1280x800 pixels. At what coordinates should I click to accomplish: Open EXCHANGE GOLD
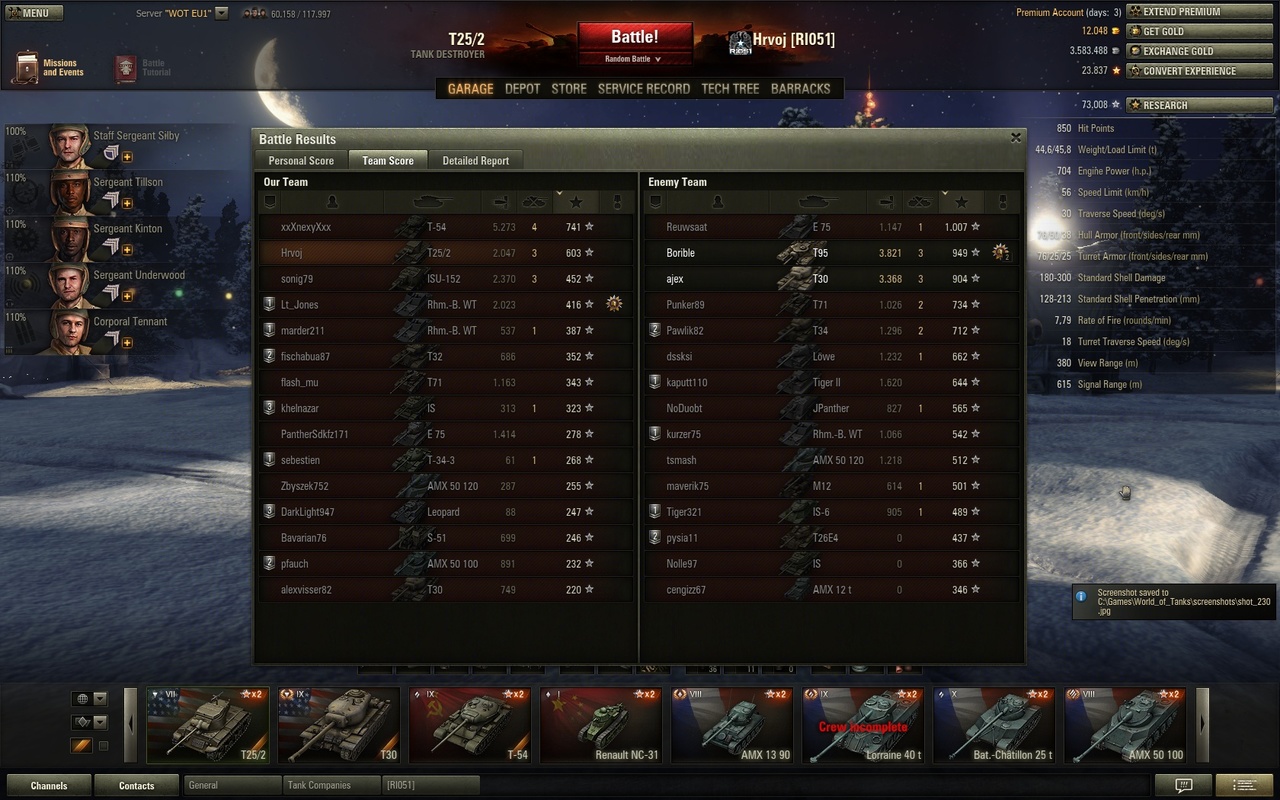coord(1179,51)
